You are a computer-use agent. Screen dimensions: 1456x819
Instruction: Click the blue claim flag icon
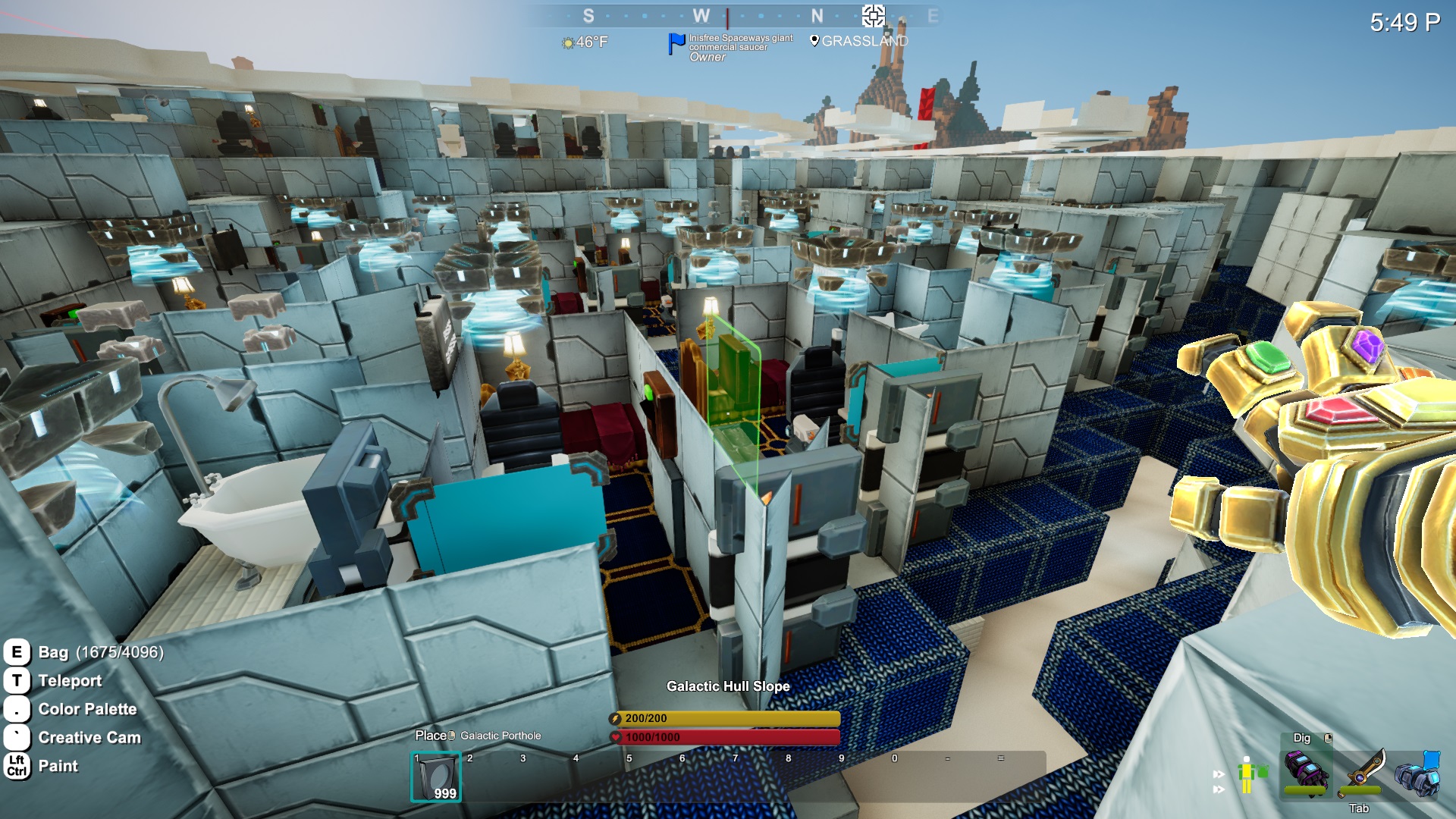coord(676,43)
